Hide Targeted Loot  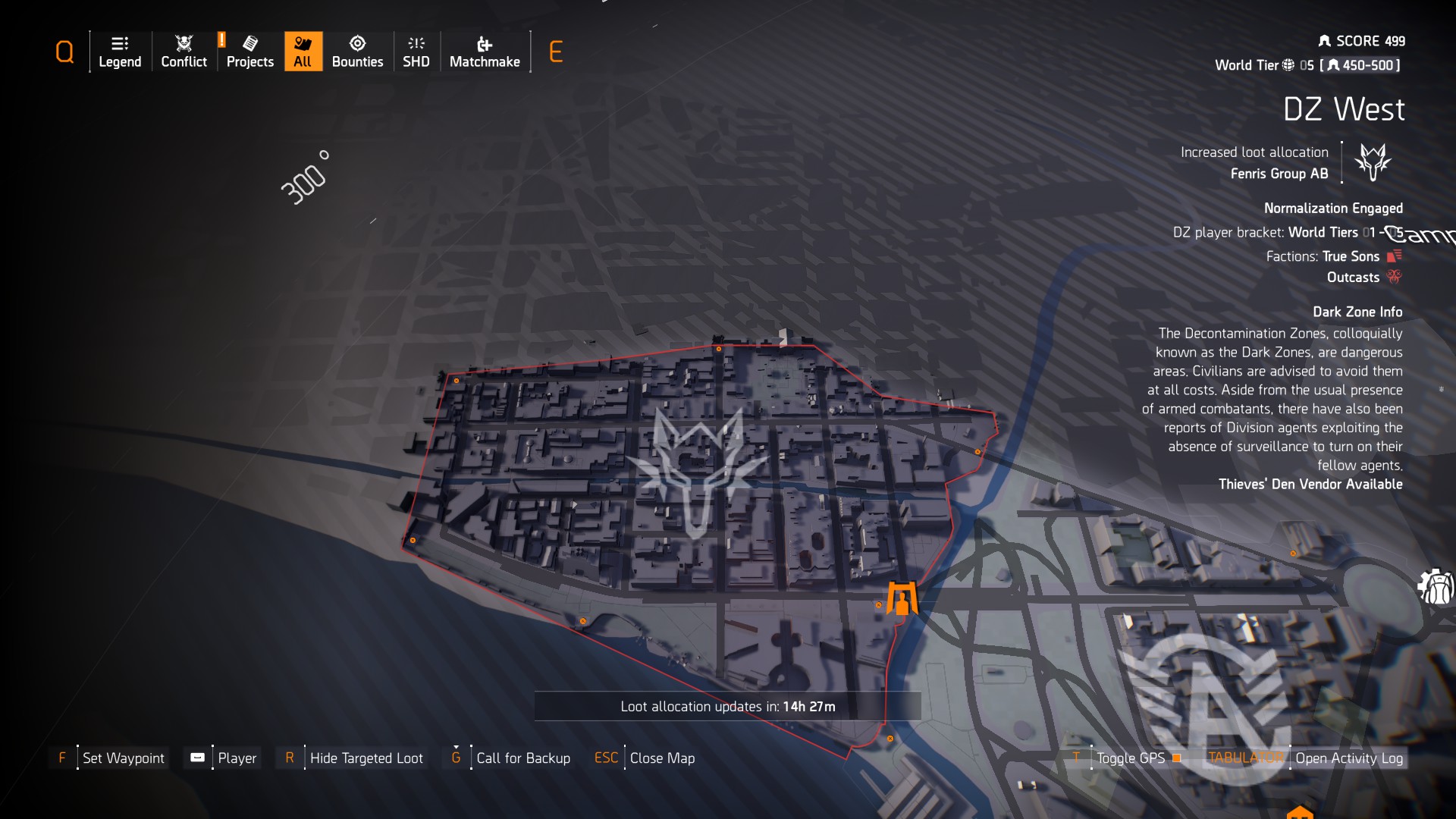pyautogui.click(x=366, y=758)
